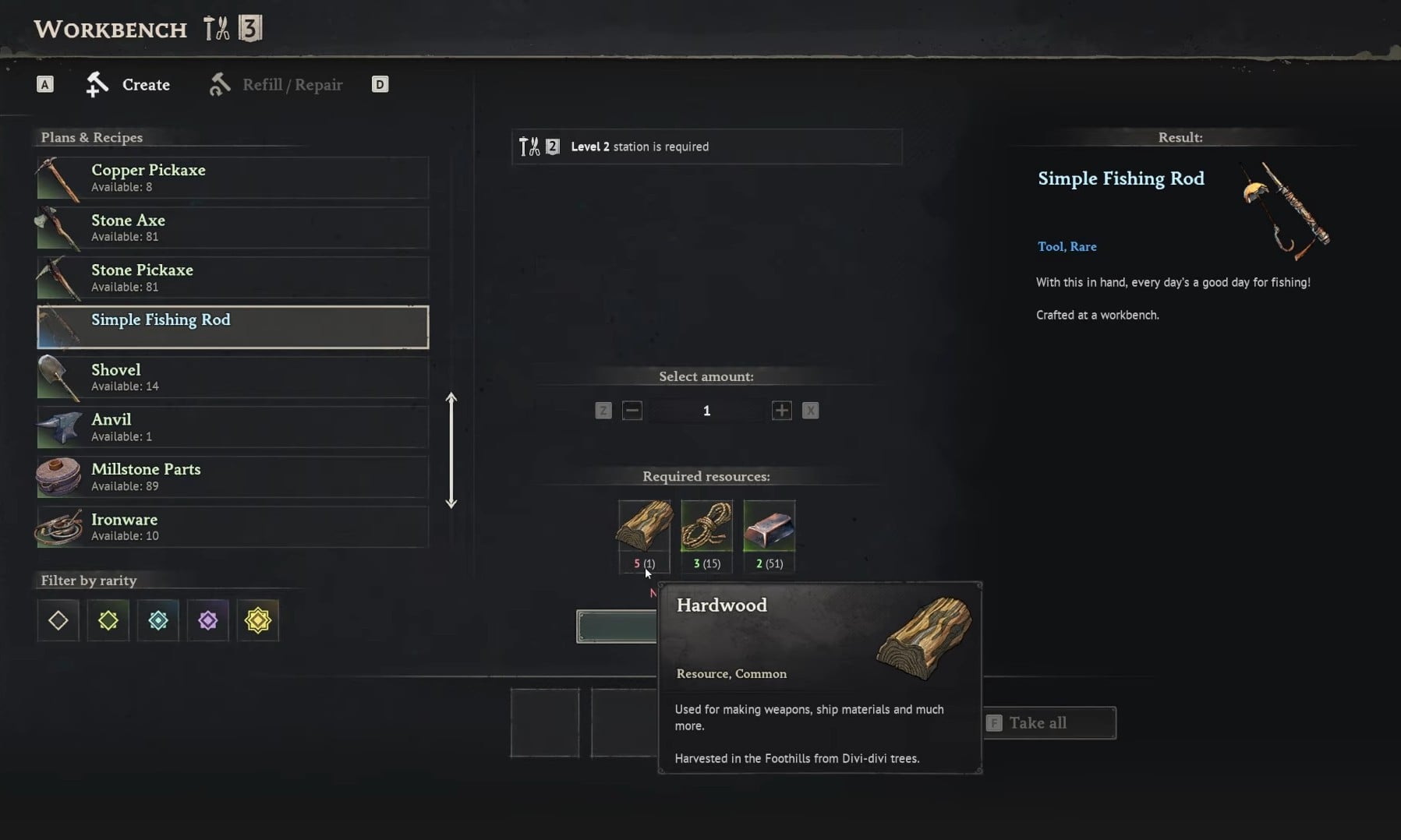Increase the craft amount with plus
The width and height of the screenshot is (1401, 840).
click(x=781, y=411)
